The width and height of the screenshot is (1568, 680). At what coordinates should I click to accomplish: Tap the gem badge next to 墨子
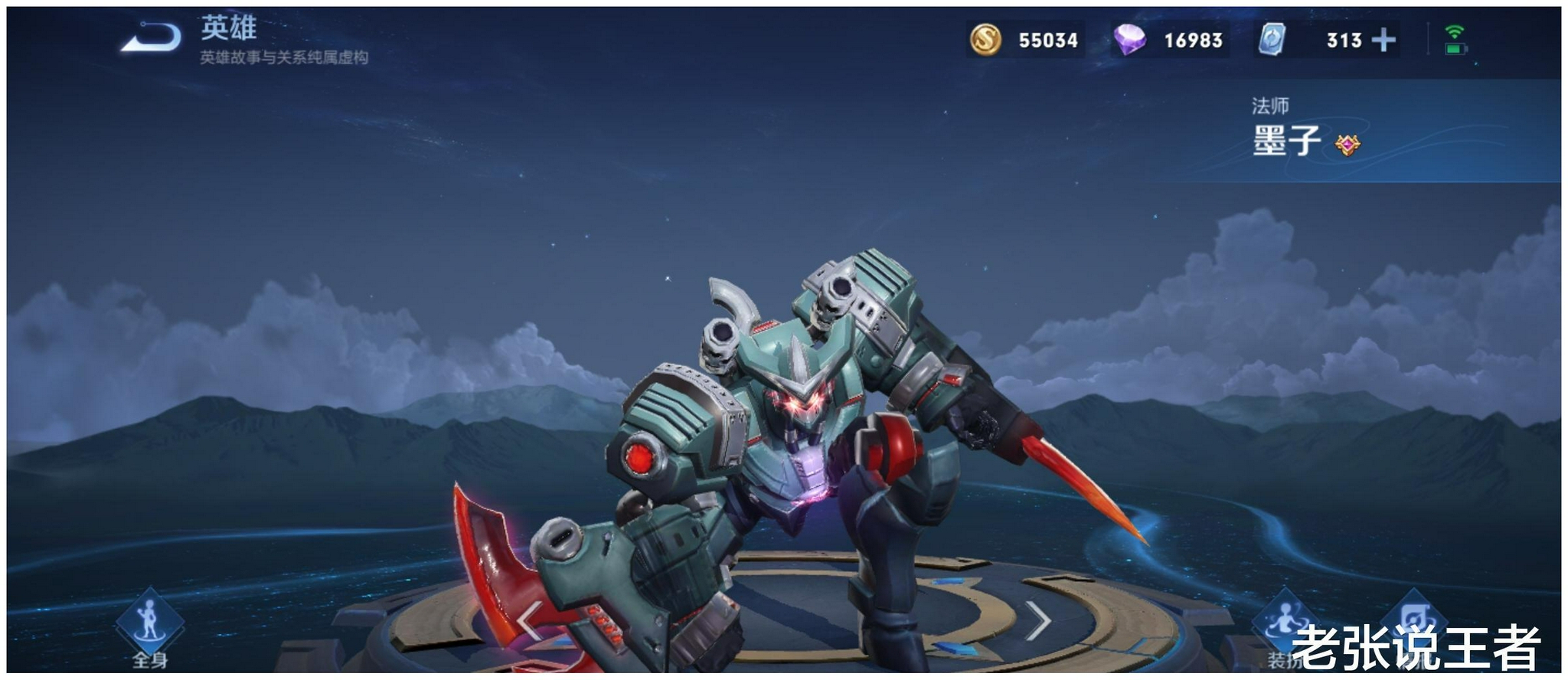coord(1347,145)
